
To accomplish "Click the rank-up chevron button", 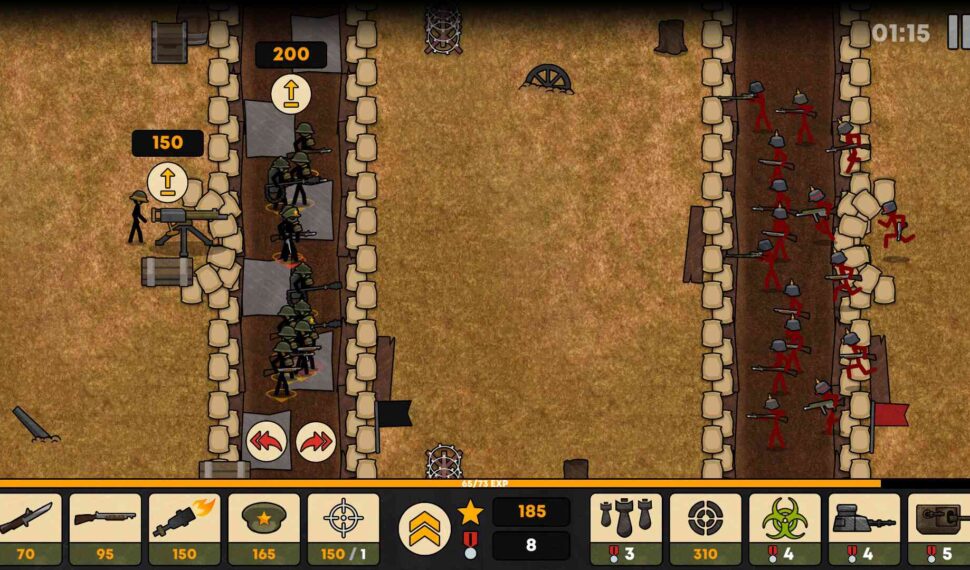I will coord(424,528).
